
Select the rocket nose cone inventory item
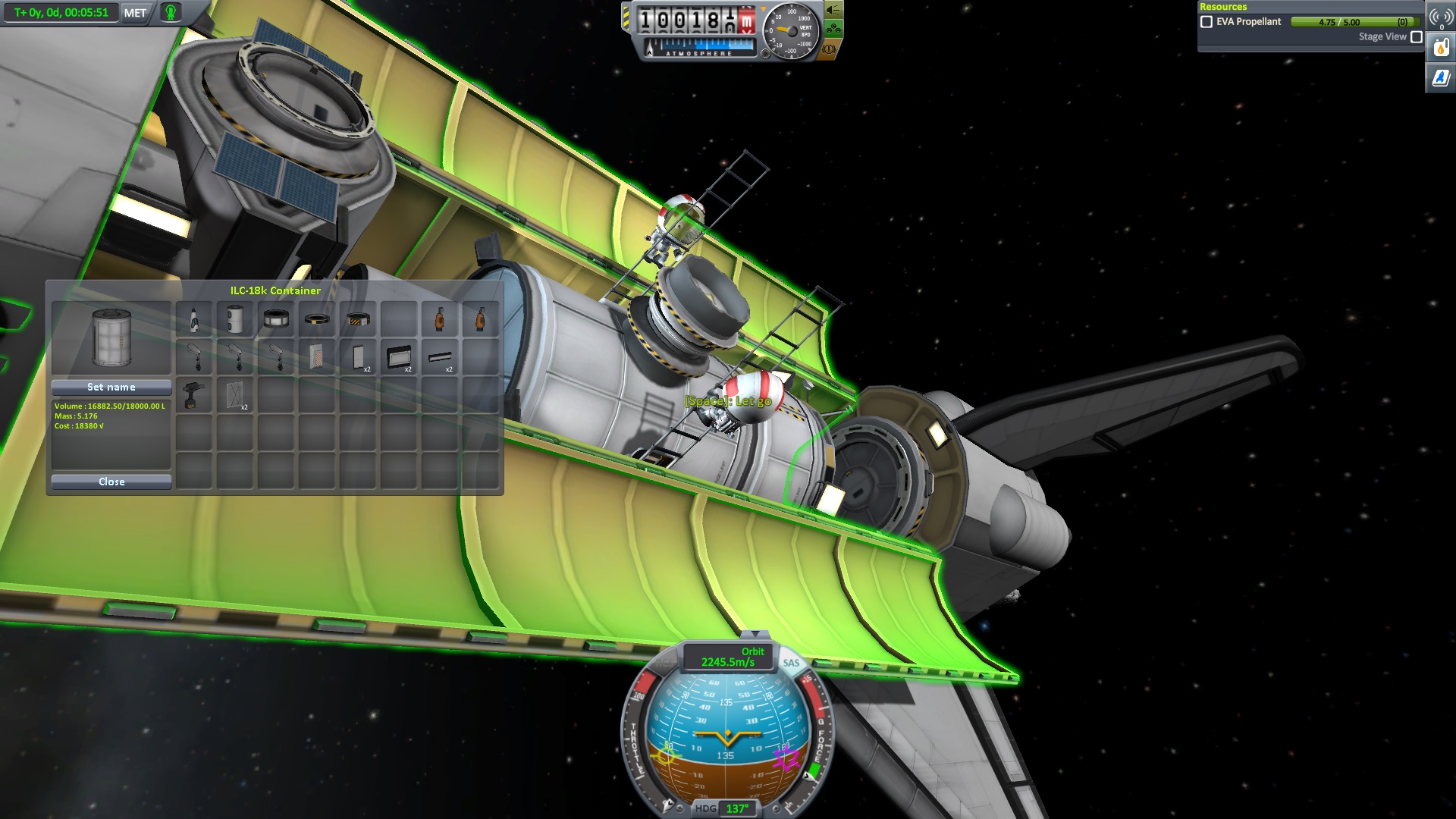click(x=194, y=320)
